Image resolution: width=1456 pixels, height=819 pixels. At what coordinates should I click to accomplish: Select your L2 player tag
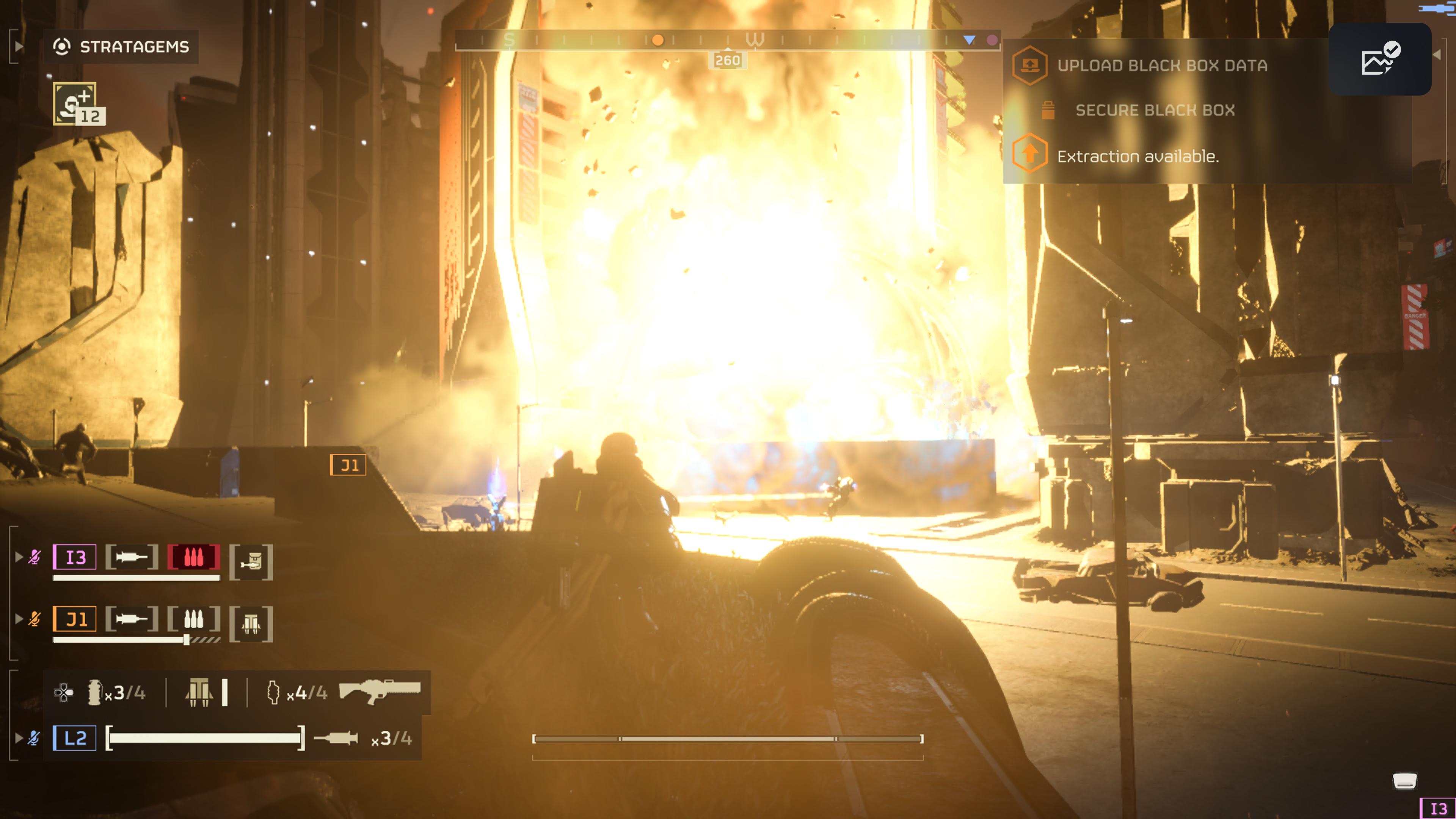(75, 737)
